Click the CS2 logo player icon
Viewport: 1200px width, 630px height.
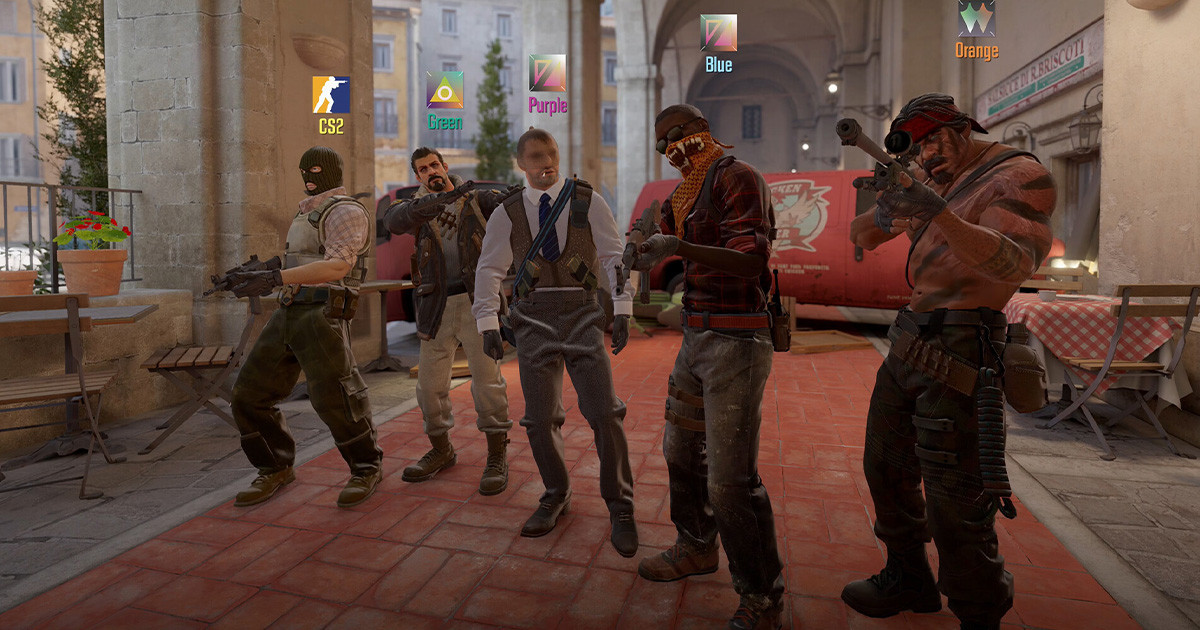click(331, 95)
